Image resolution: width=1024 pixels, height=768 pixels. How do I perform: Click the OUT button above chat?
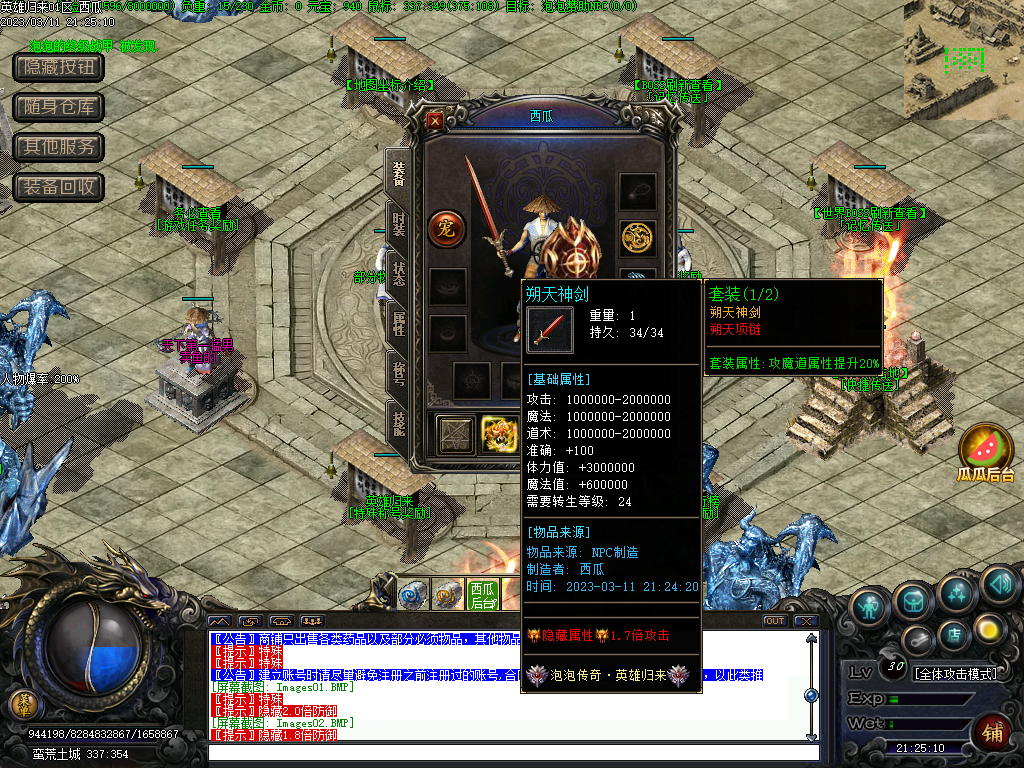[x=774, y=621]
